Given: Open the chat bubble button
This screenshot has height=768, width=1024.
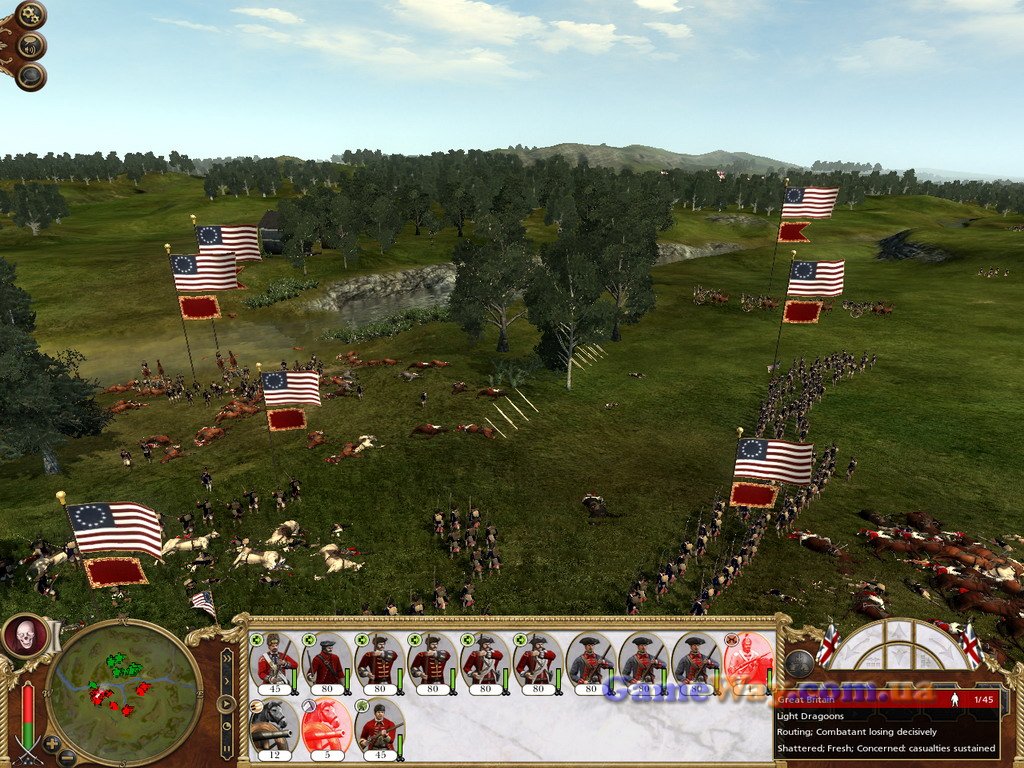Looking at the screenshot, I should click(31, 75).
